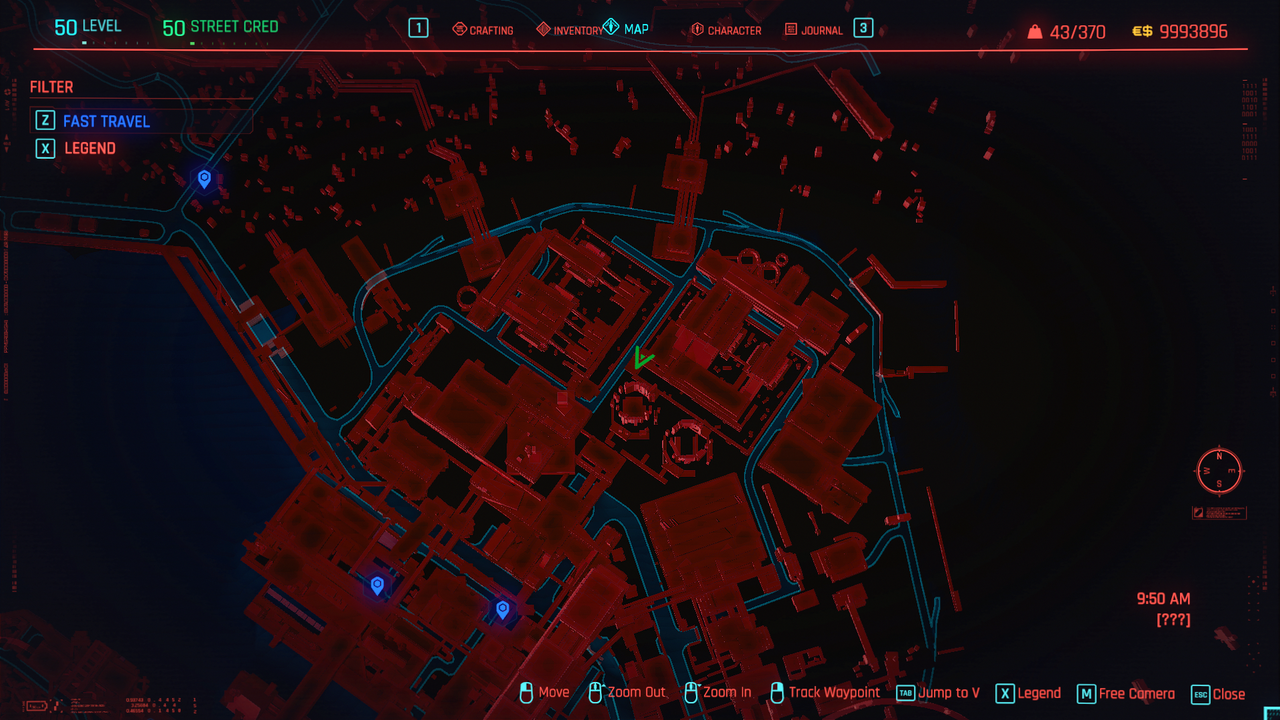Open the Crafting tab
The height and width of the screenshot is (720, 1280).
[x=483, y=30]
